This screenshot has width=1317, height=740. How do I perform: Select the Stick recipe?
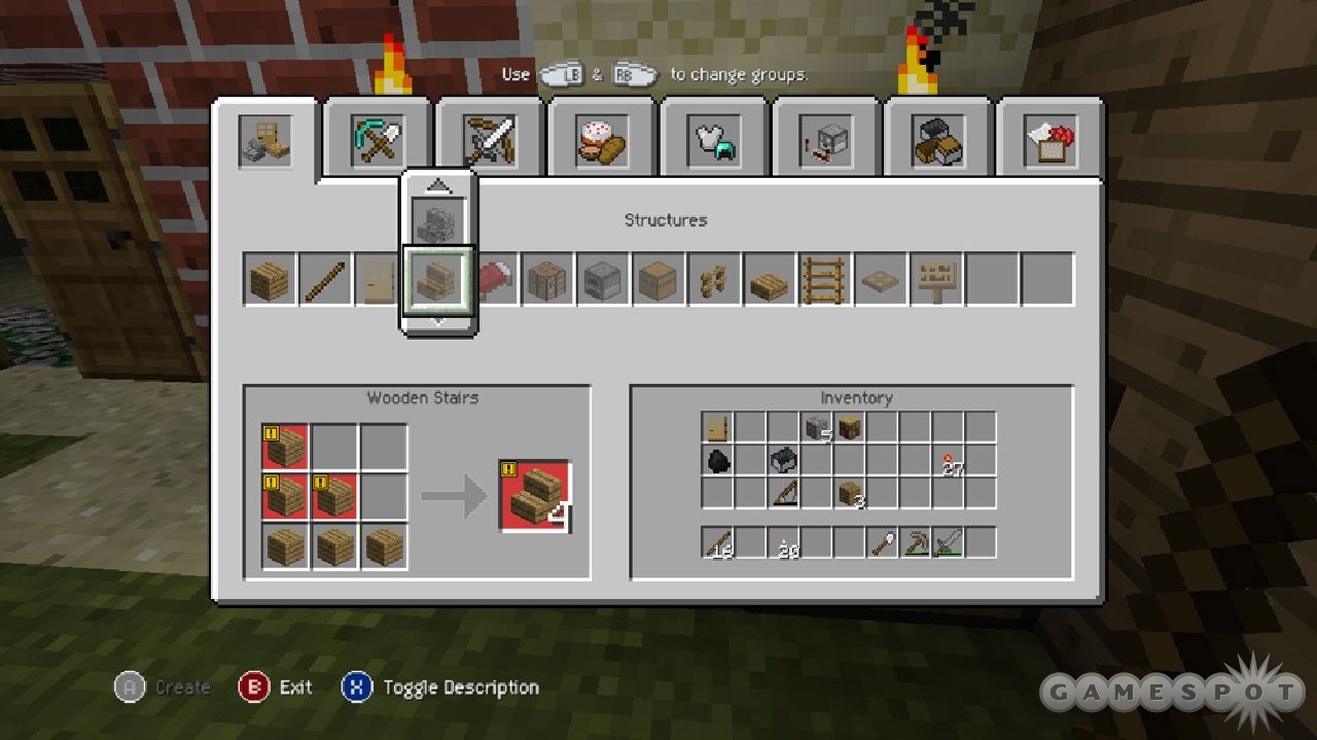tap(326, 279)
